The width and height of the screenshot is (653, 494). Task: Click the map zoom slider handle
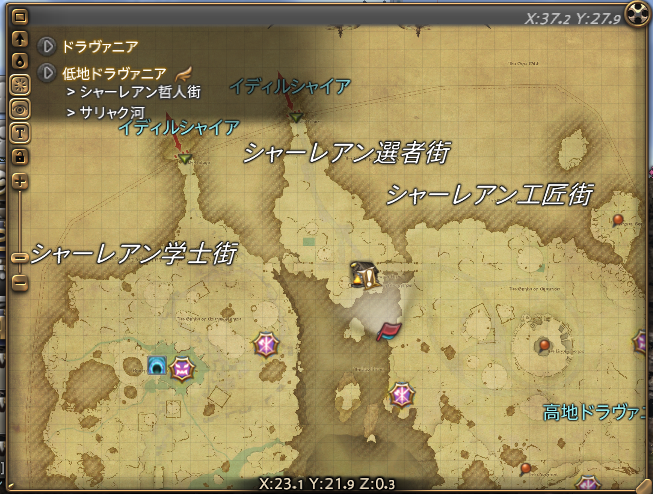click(x=19, y=258)
